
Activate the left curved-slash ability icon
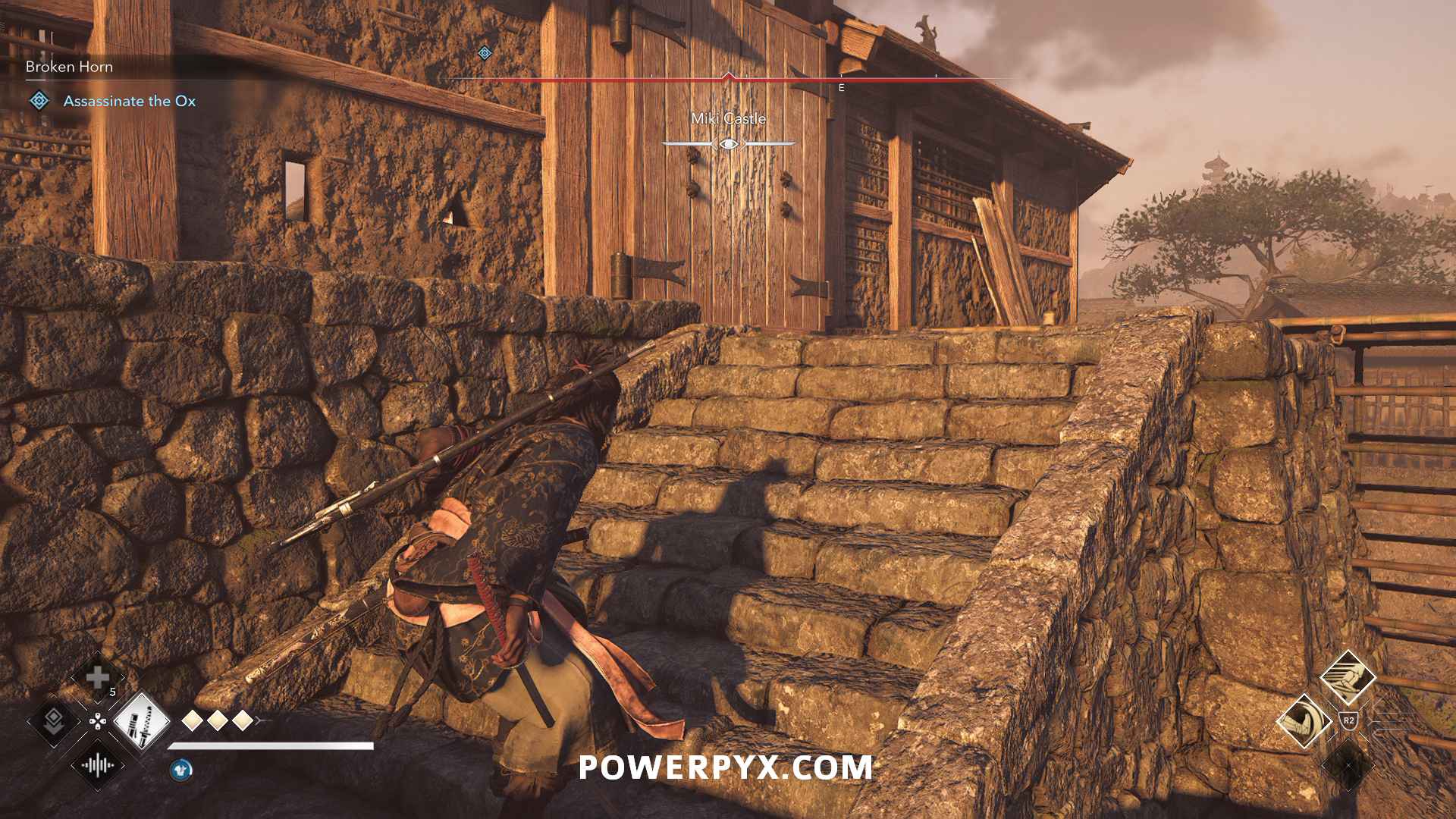point(1304,720)
